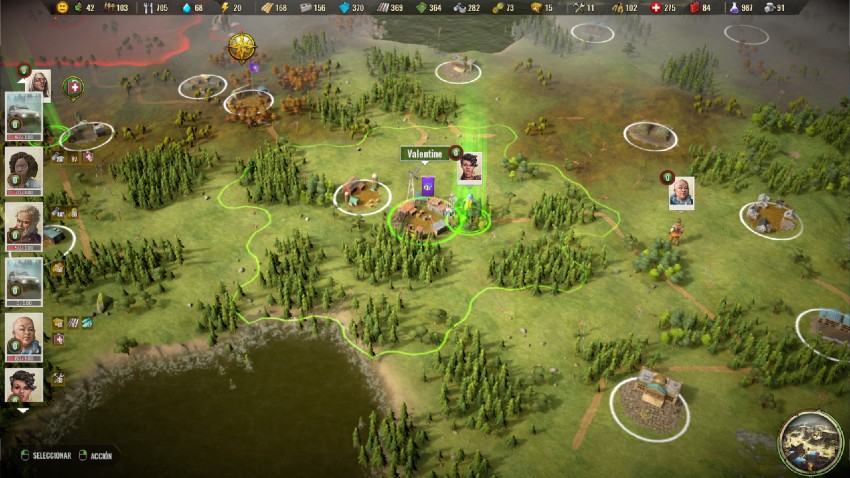Click the fork and knife food icon
The height and width of the screenshot is (478, 850).
point(149,7)
